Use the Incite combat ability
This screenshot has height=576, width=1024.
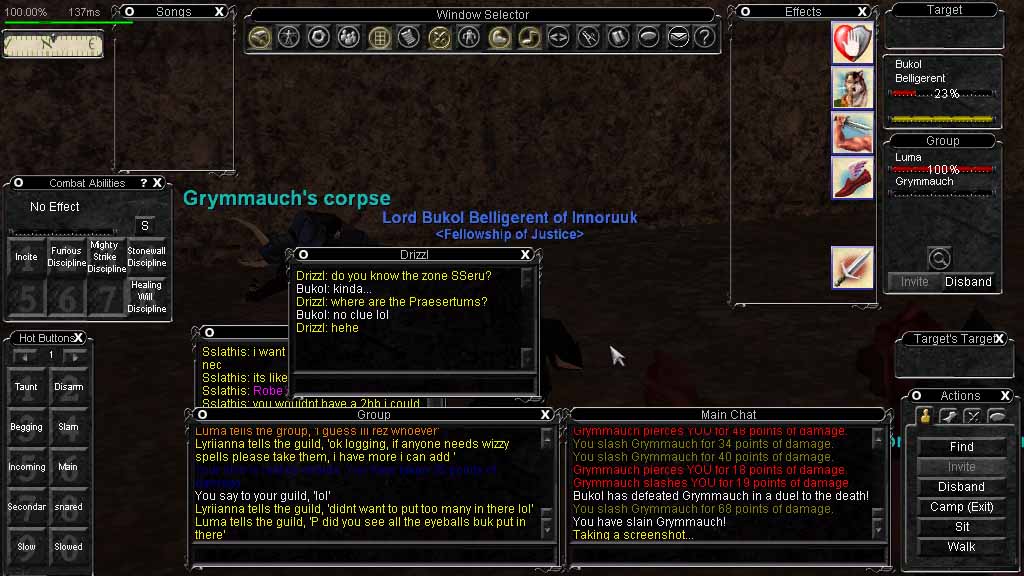pyautogui.click(x=26, y=257)
